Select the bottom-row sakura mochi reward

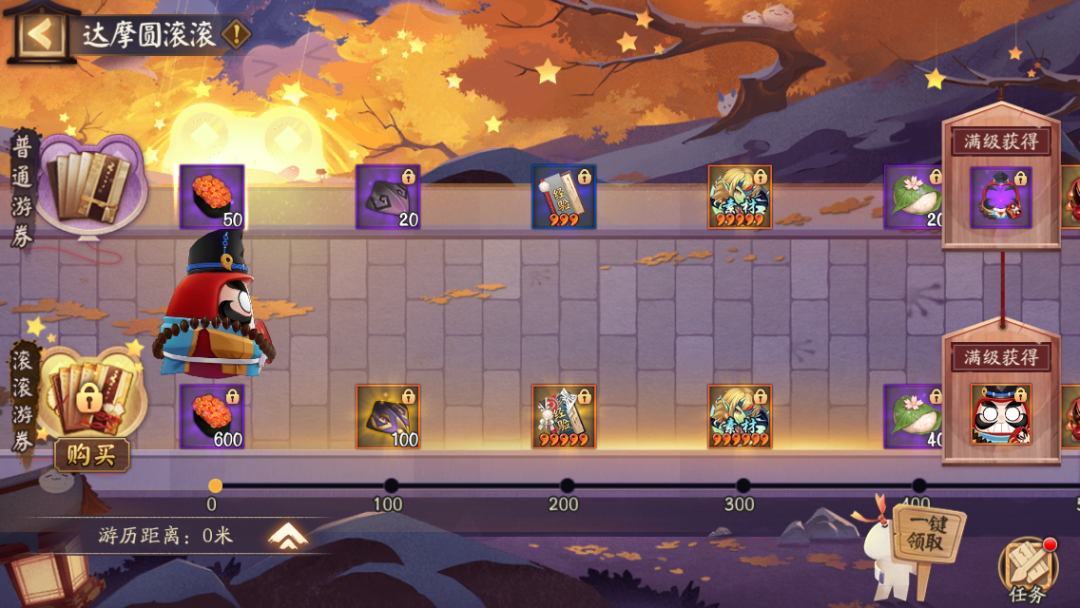pos(914,416)
